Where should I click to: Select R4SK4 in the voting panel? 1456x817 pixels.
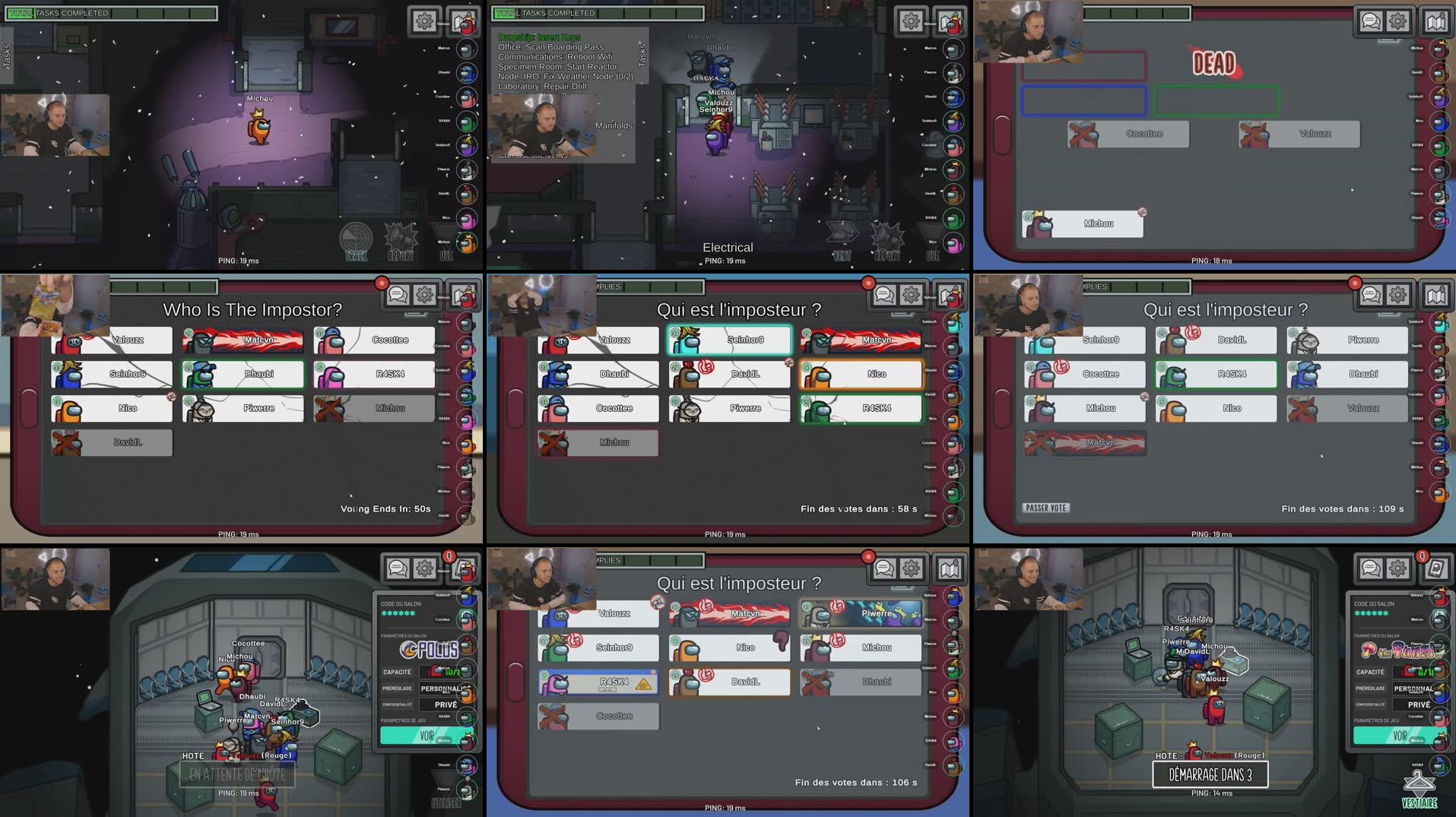(860, 408)
